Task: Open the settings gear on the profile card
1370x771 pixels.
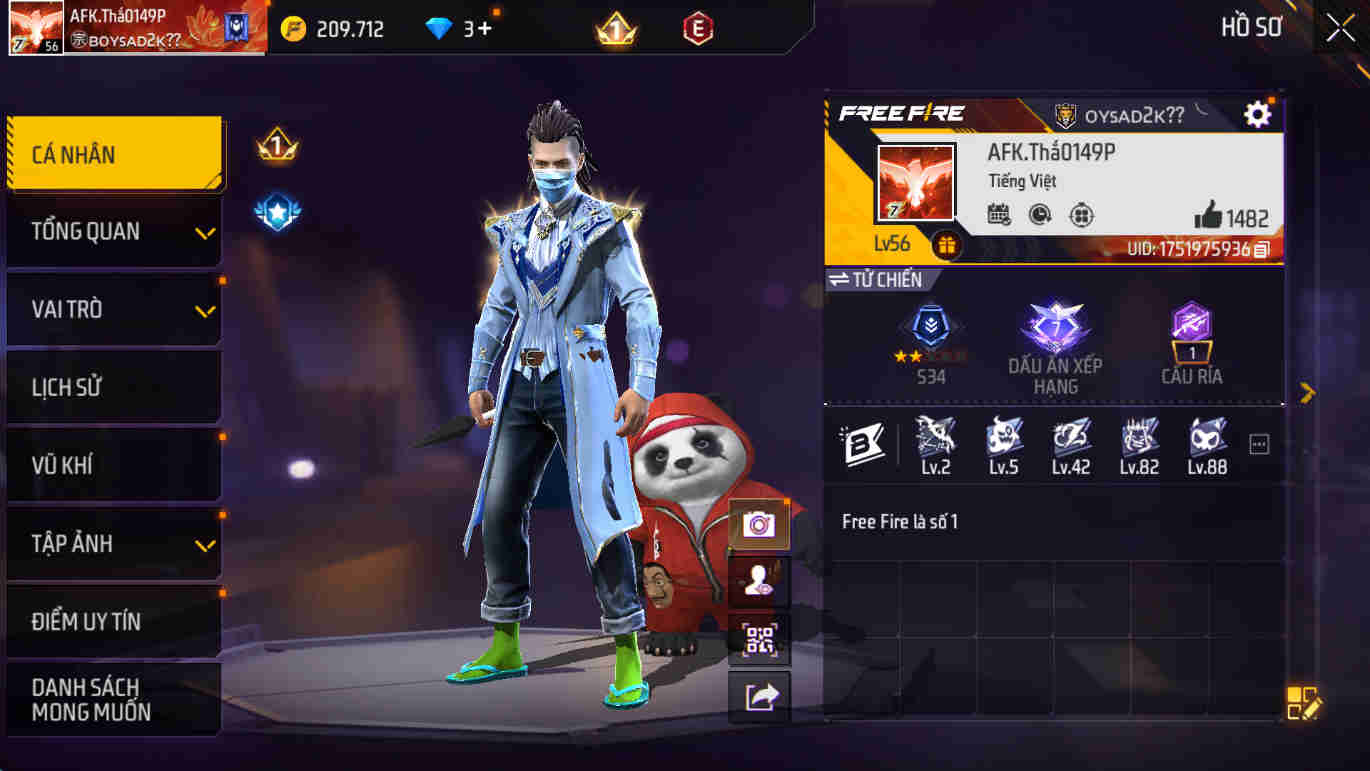Action: pos(1258,114)
